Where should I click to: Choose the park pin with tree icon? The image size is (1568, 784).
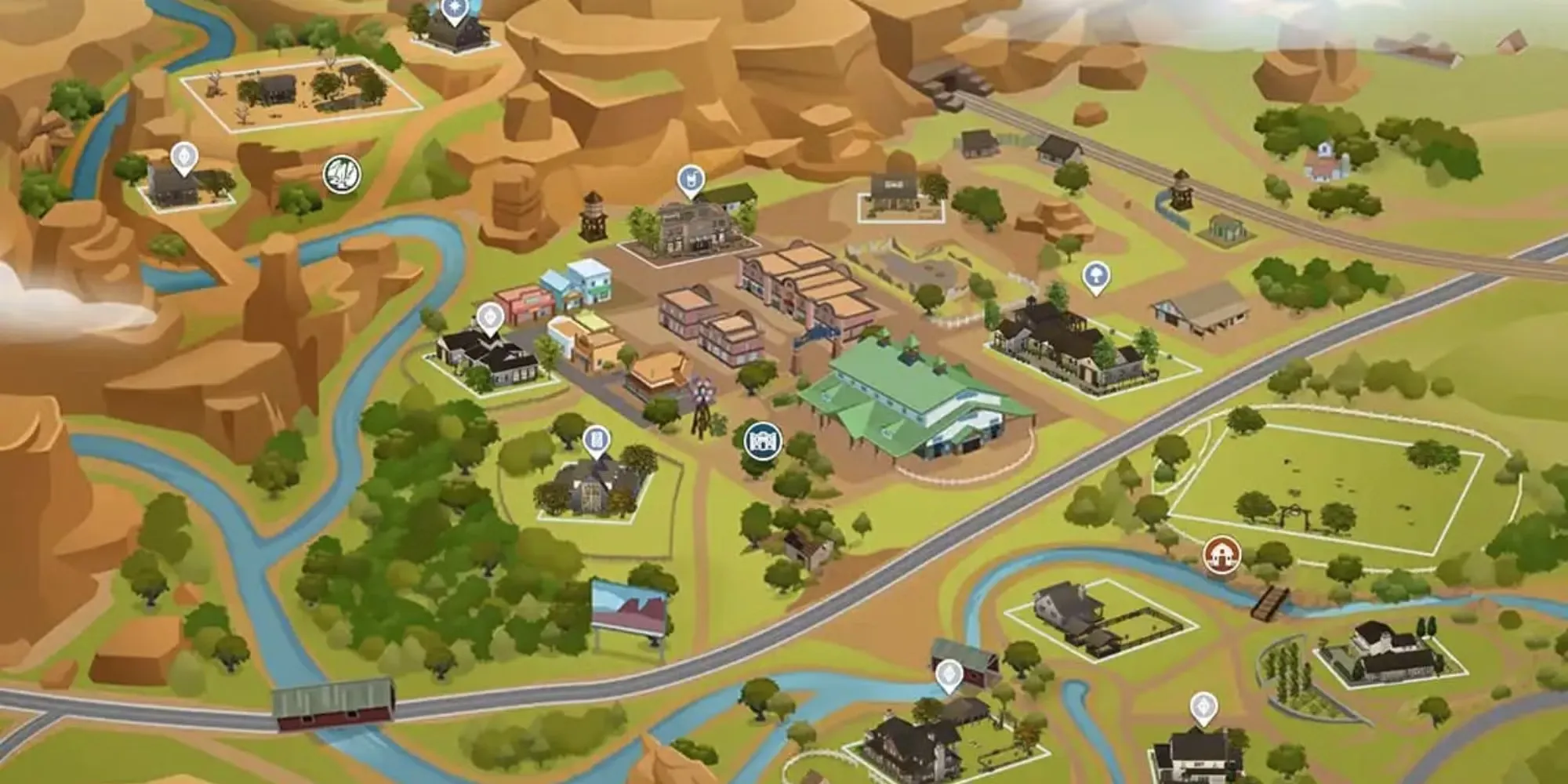(1094, 276)
